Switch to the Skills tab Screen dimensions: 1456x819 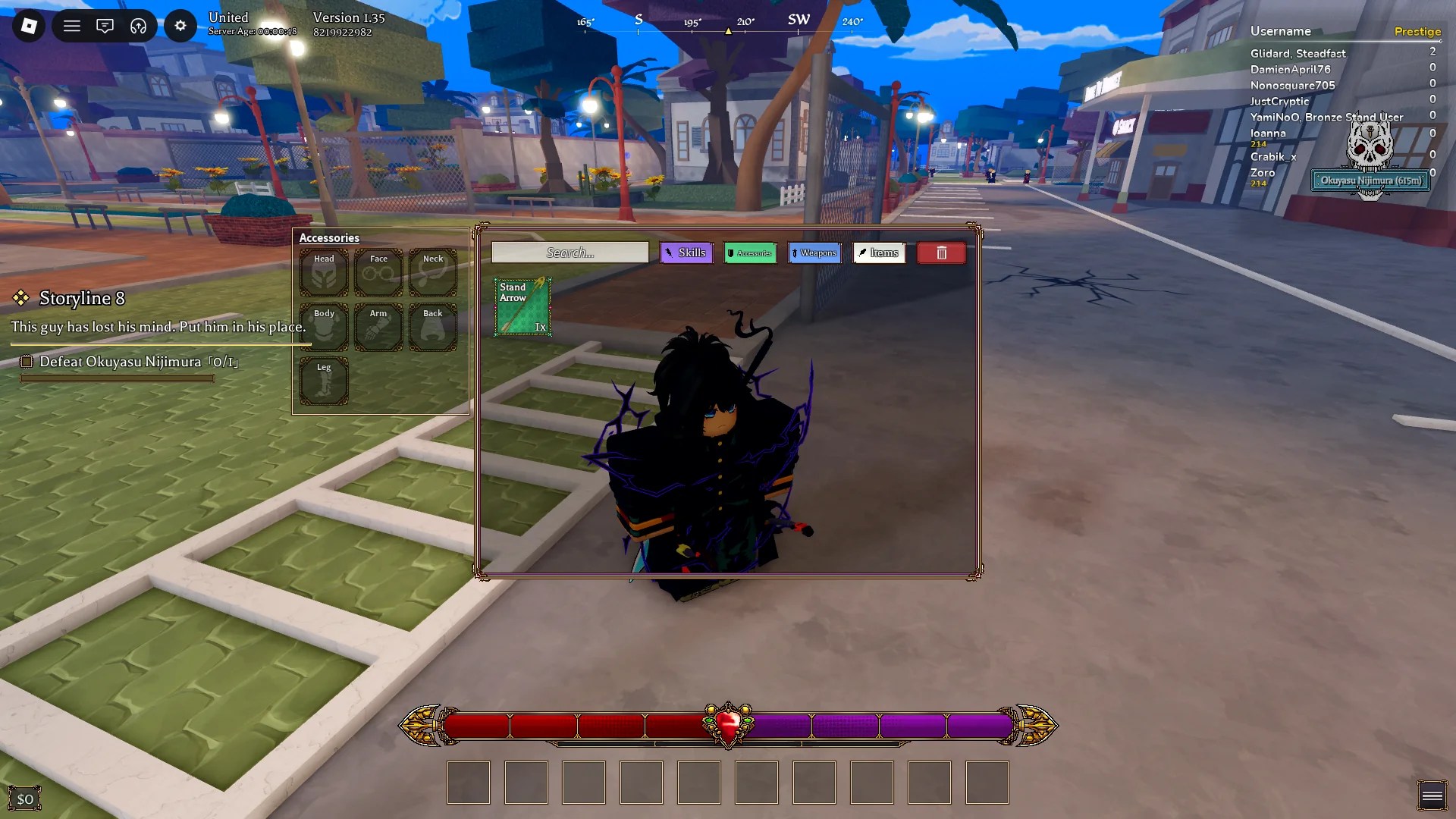click(x=686, y=253)
